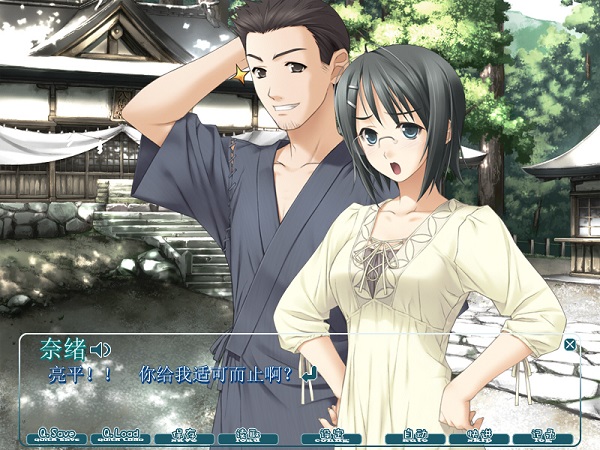Viewport: 600px width, 450px height.
Task: Hide the dialogue box with X button
Action: [570, 345]
